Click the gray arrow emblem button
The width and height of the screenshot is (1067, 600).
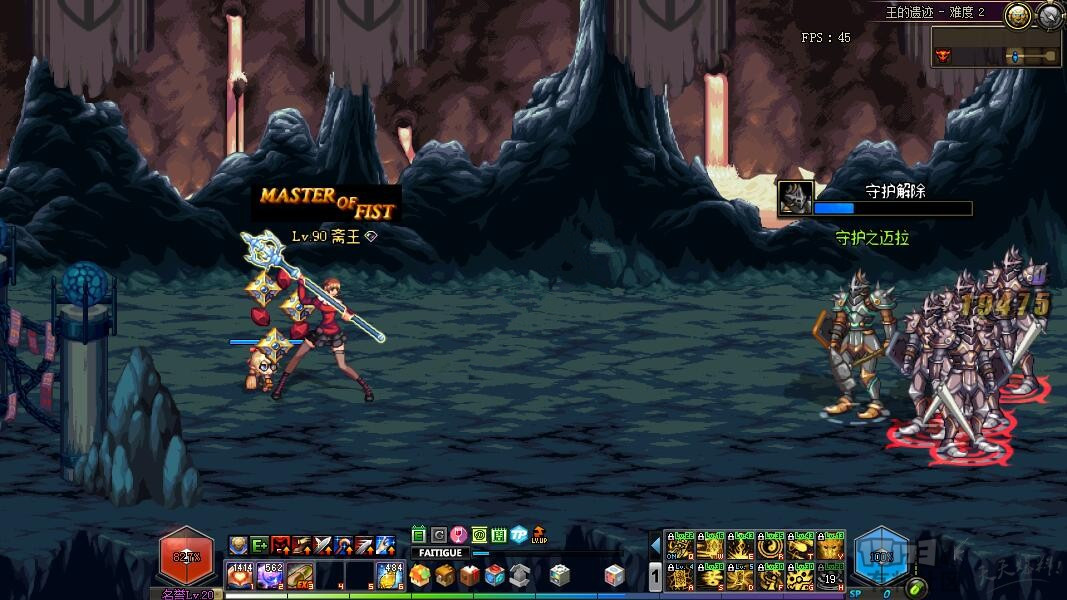[1050, 15]
